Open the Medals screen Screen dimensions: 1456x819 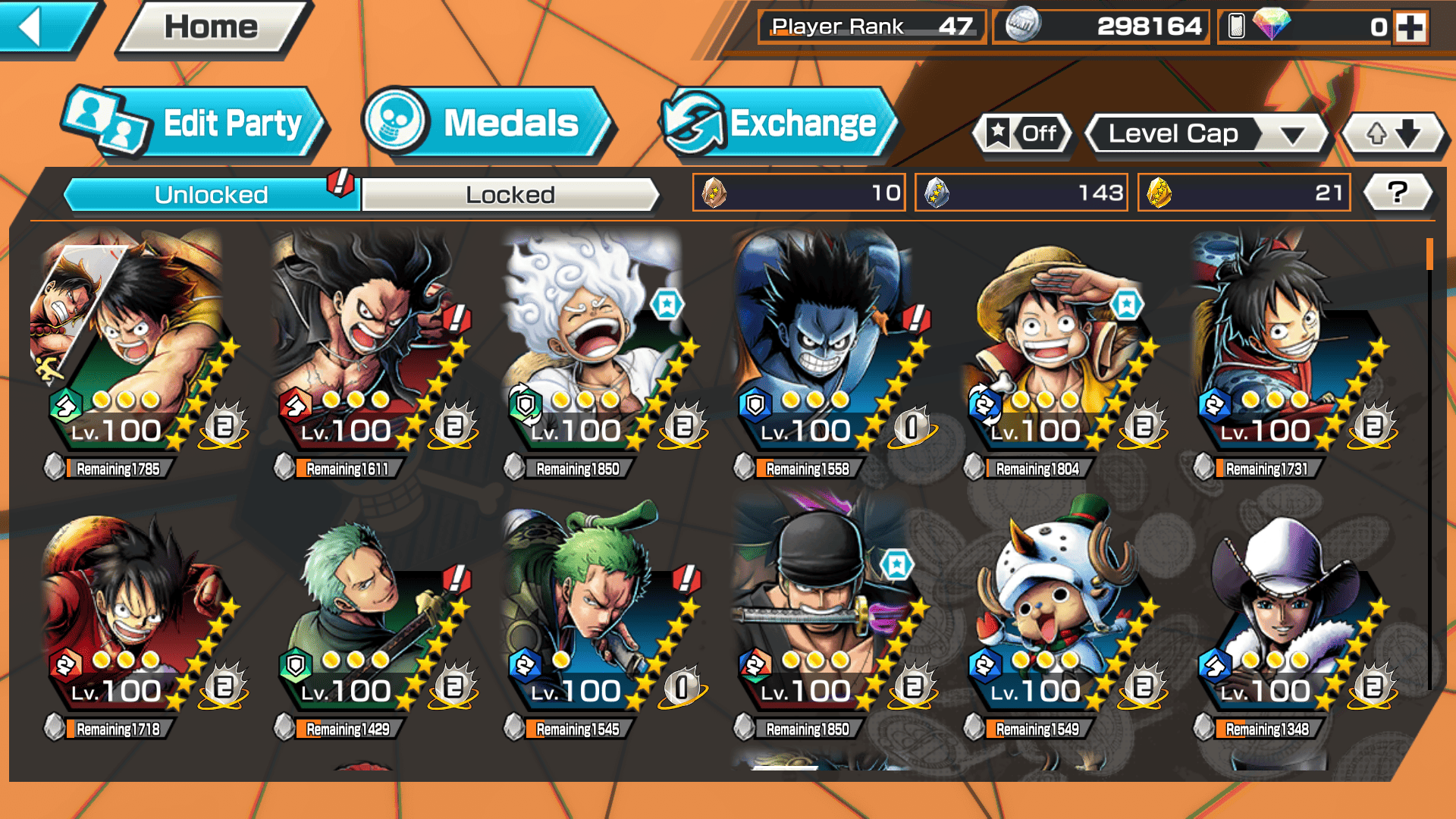pos(488,124)
